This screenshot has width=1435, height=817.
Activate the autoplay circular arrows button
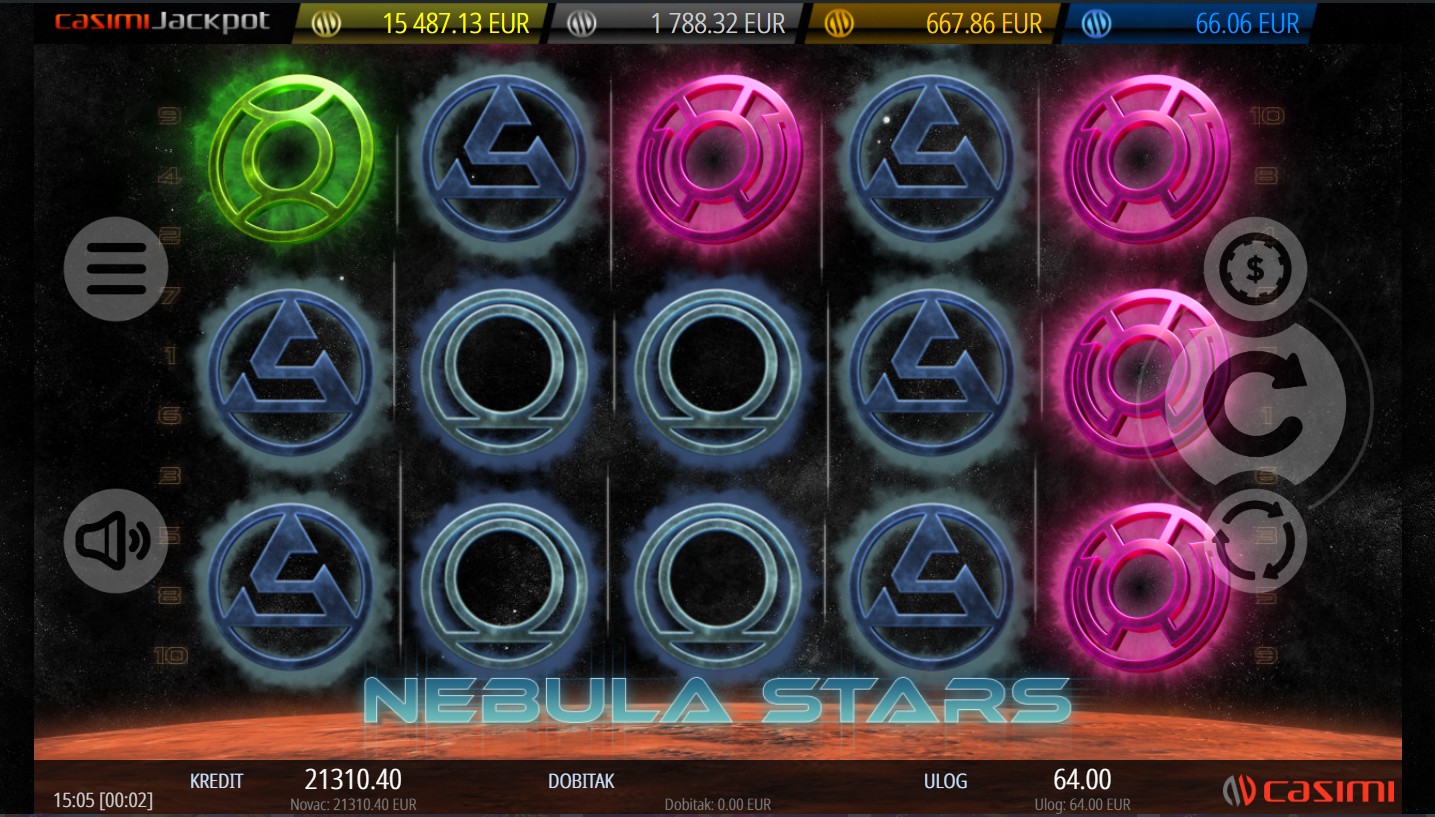click(1255, 541)
